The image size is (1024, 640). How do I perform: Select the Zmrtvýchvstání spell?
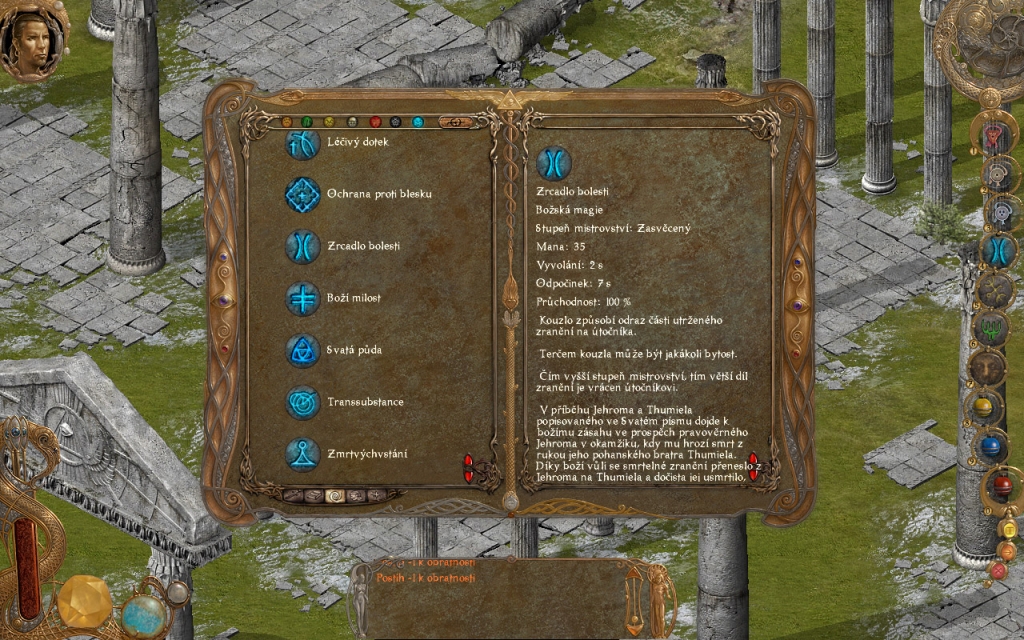pyautogui.click(x=303, y=454)
